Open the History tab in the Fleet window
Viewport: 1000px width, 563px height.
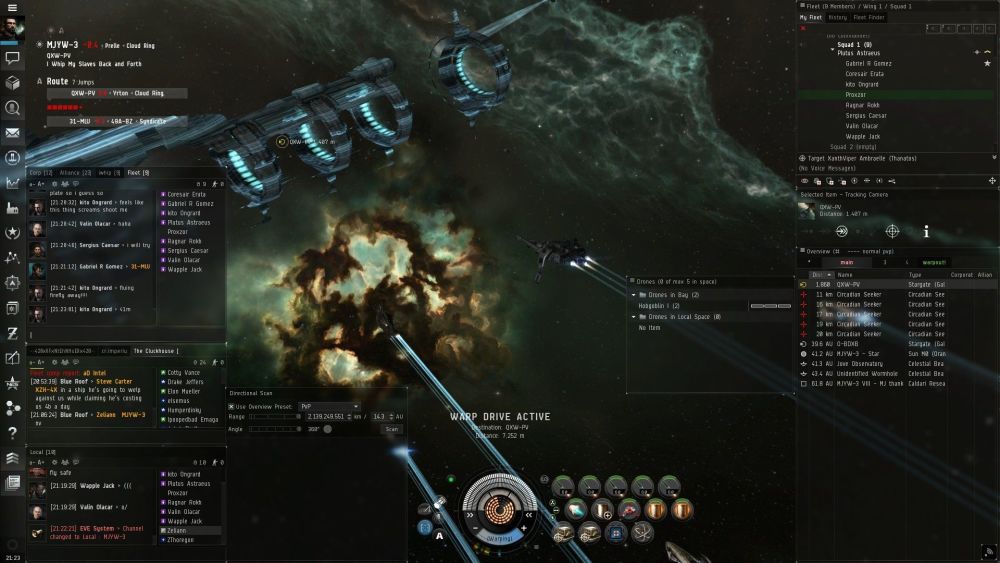(x=838, y=17)
